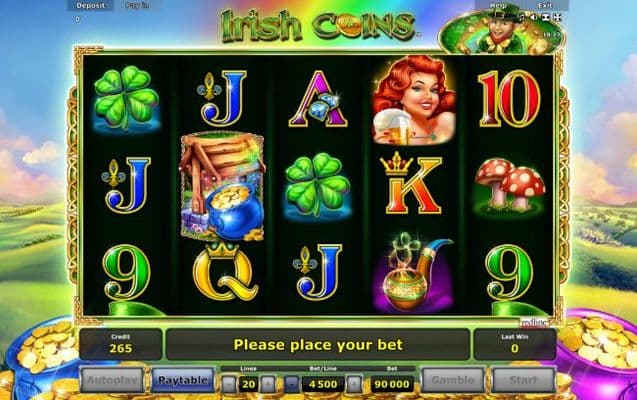Viewport: 637px width, 400px height.
Task: Open the Paytable
Action: pyautogui.click(x=181, y=380)
